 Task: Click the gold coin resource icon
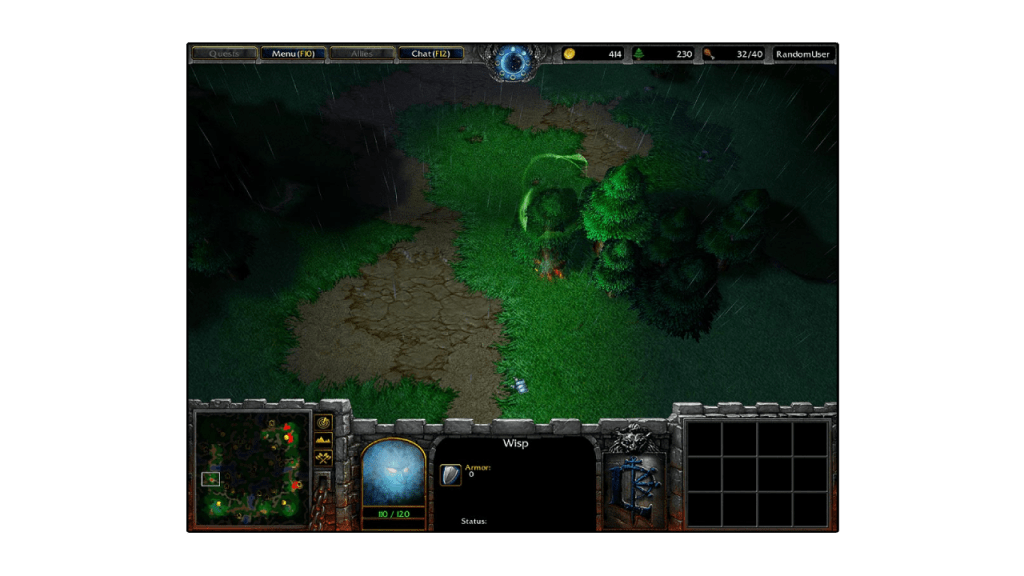coord(570,54)
